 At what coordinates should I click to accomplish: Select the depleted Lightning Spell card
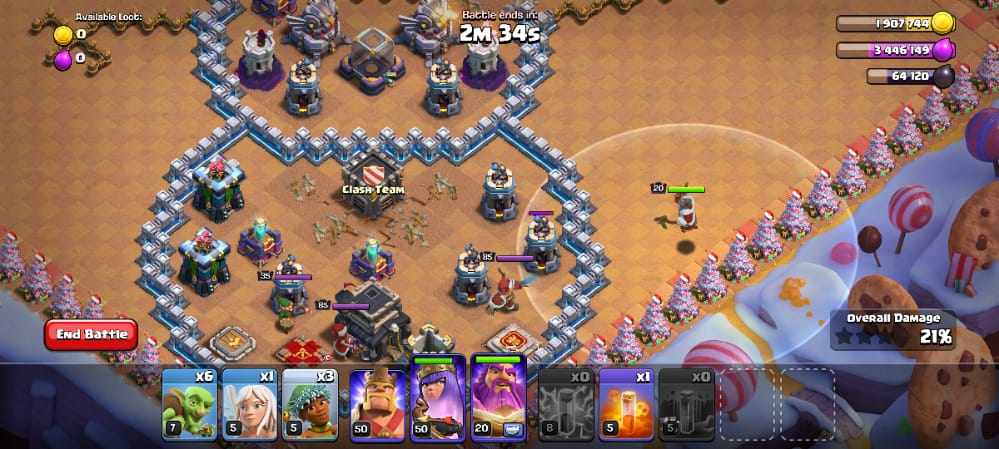click(566, 403)
